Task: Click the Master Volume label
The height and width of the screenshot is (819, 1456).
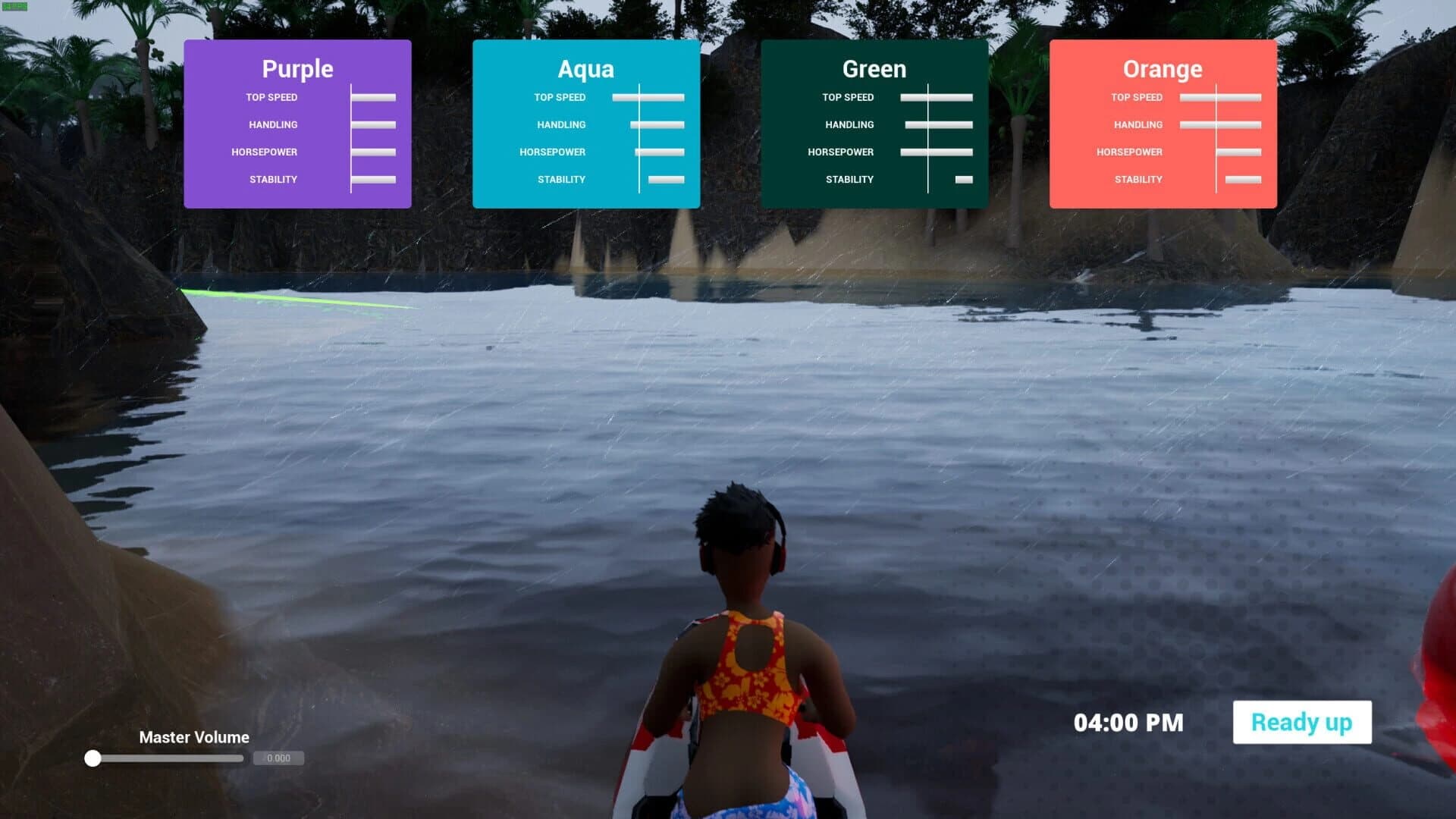Action: 193,737
